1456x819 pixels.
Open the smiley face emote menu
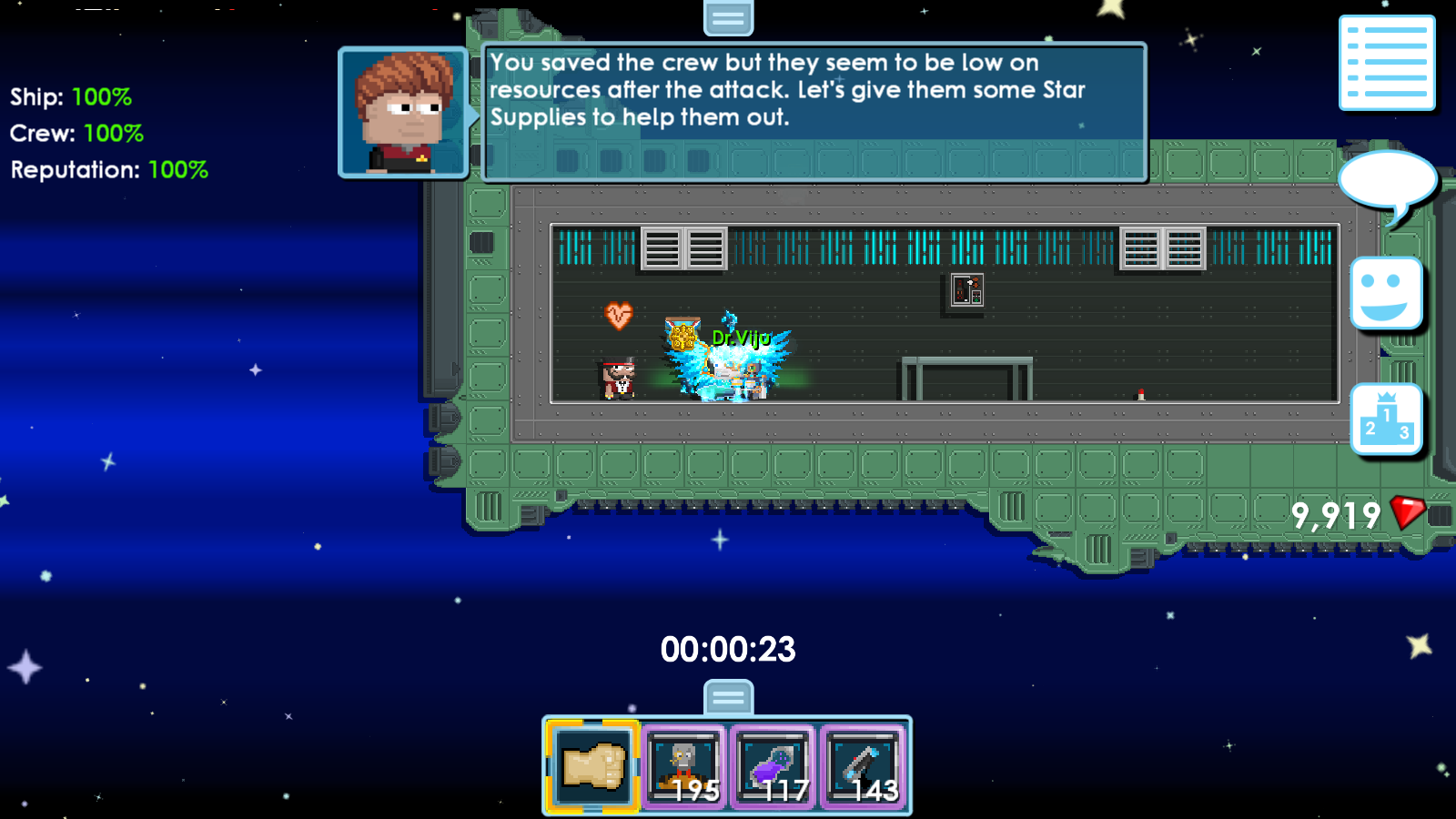pyautogui.click(x=1386, y=293)
